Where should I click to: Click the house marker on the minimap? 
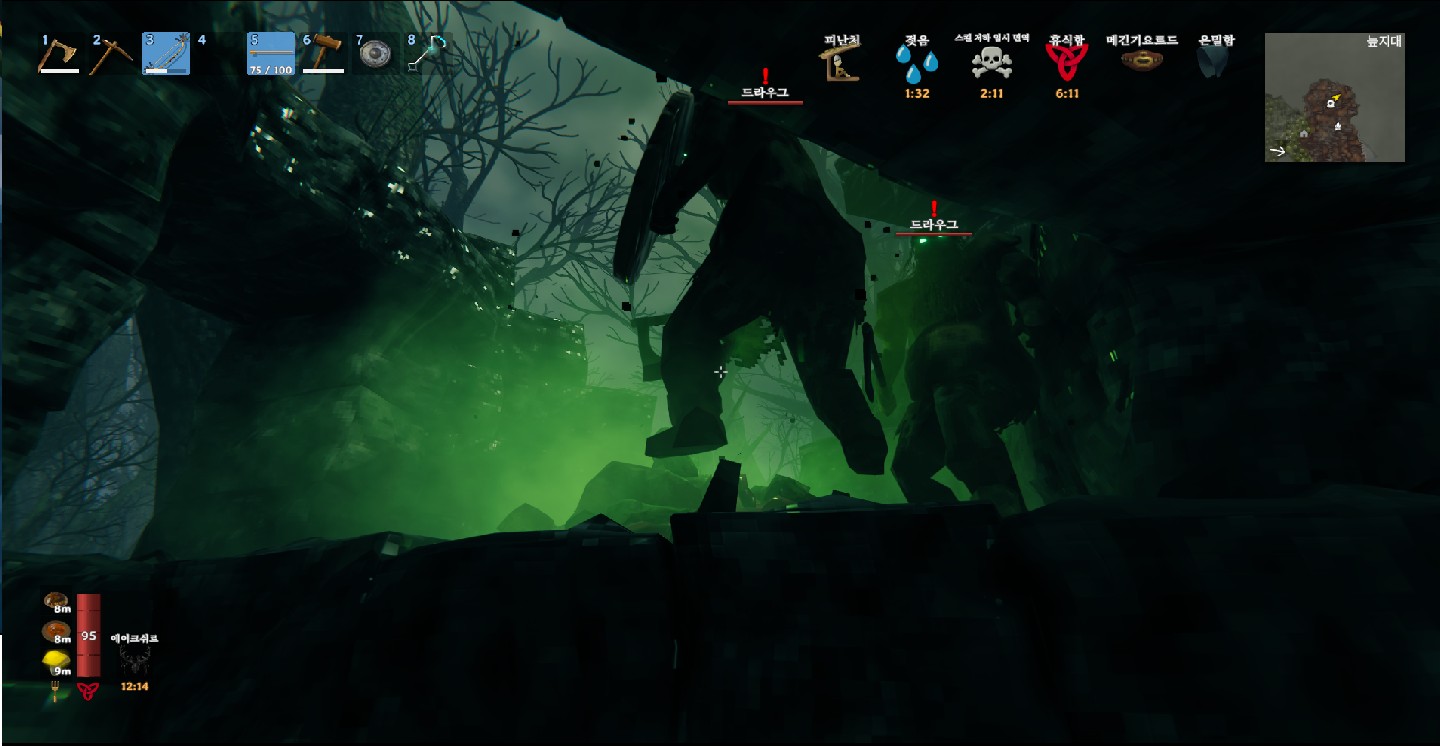point(1304,133)
